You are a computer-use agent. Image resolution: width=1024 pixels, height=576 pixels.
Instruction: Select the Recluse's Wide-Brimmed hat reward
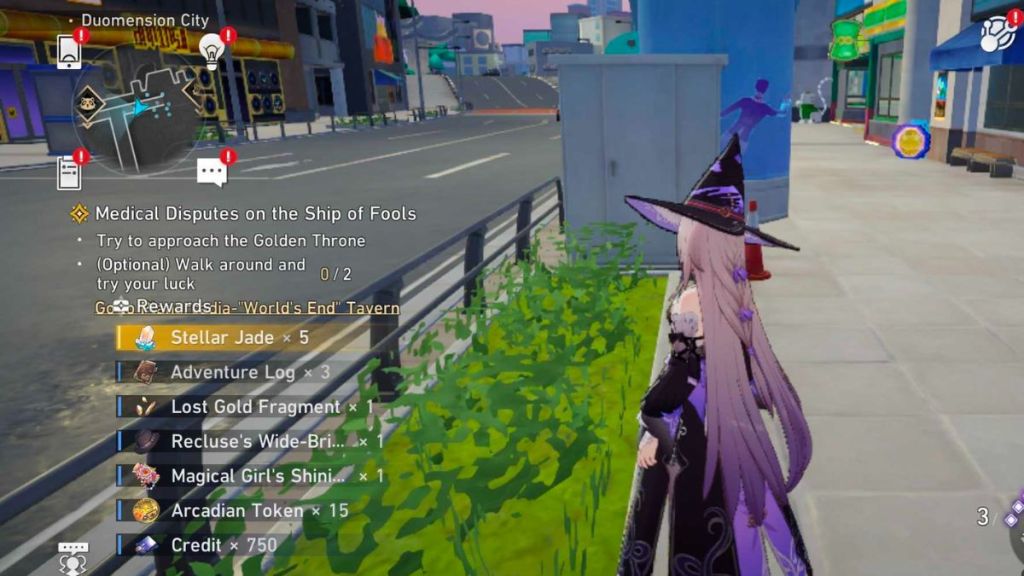(258, 441)
